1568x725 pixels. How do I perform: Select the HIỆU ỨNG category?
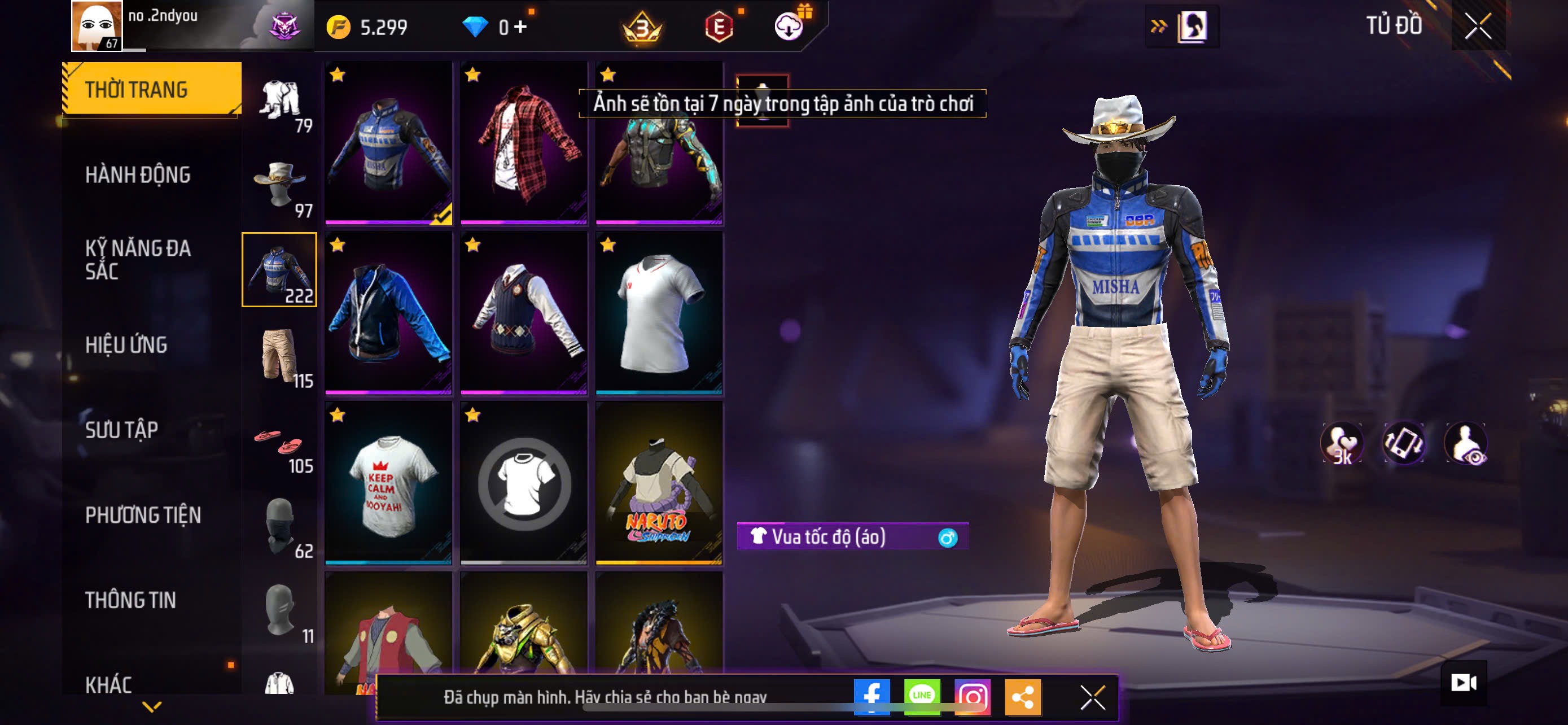(x=126, y=344)
